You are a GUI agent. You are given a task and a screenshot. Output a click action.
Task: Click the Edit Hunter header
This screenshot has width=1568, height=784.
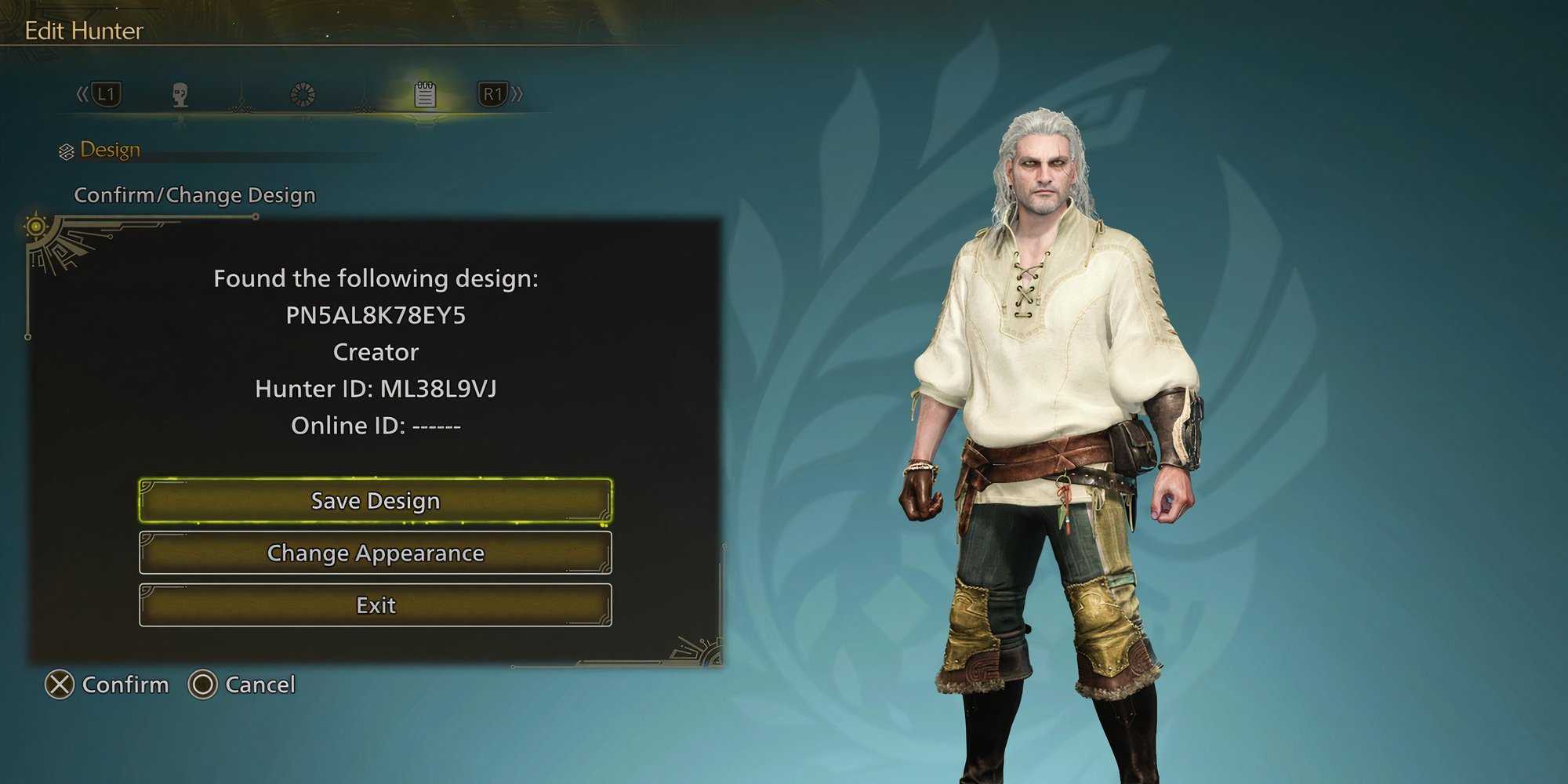(83, 31)
